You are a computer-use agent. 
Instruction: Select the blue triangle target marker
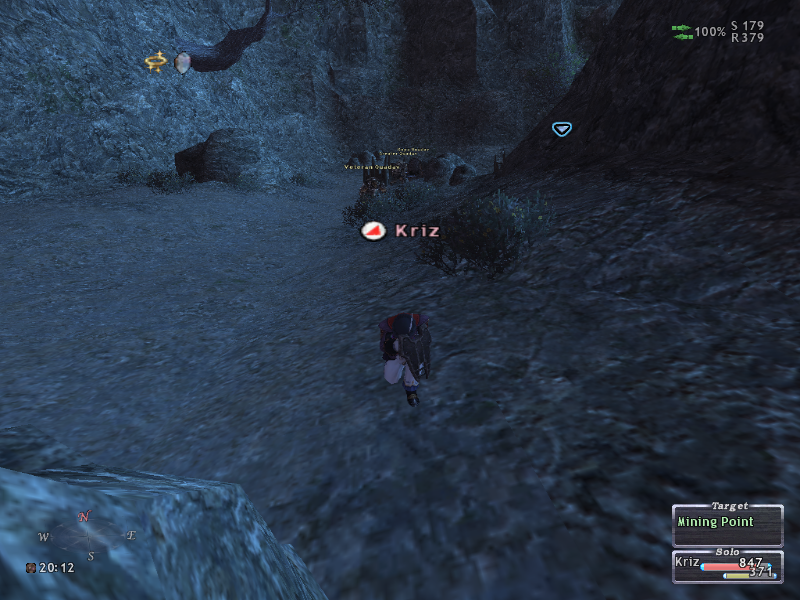point(561,128)
